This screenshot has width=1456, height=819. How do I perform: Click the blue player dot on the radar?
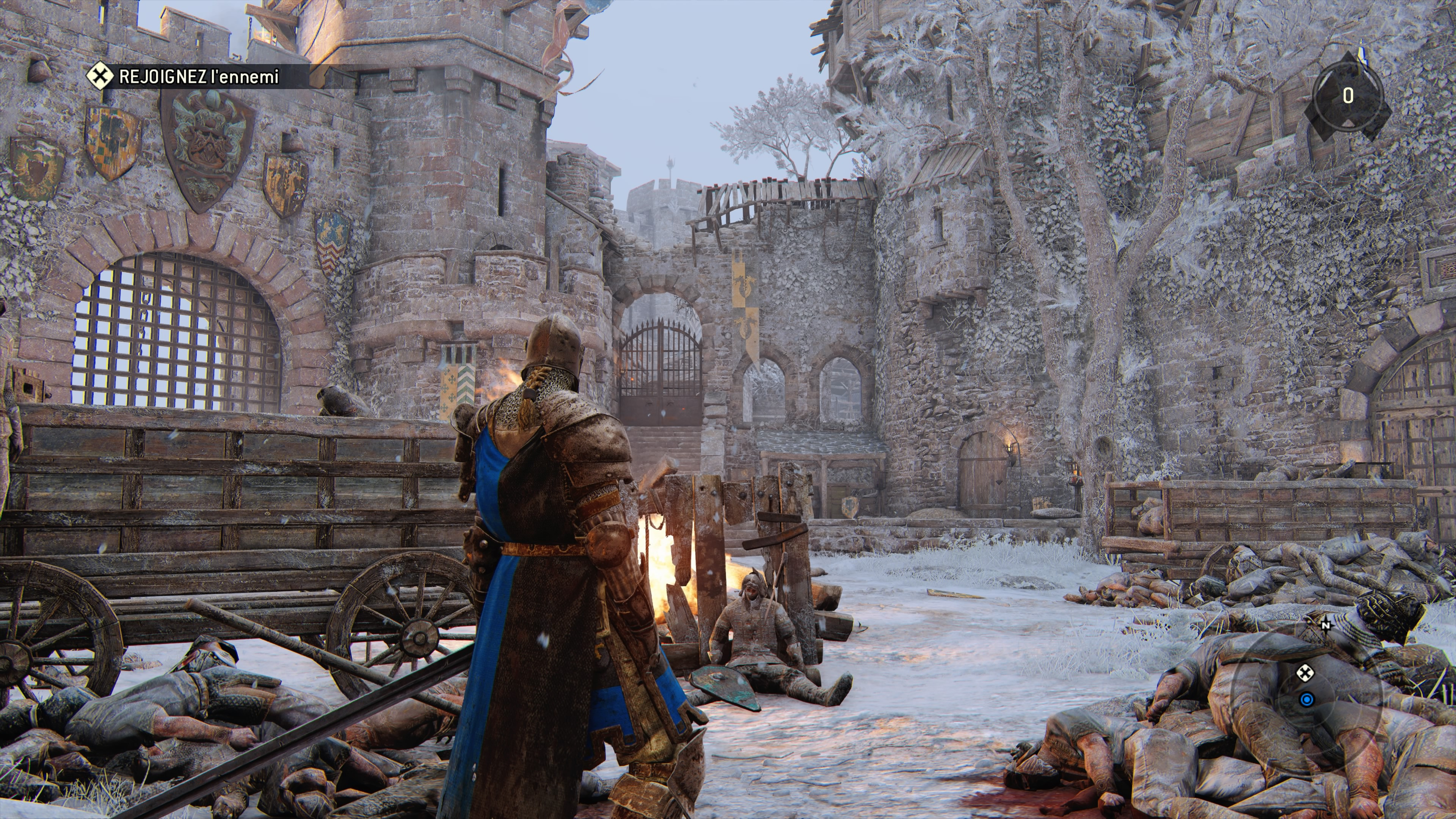[1306, 700]
